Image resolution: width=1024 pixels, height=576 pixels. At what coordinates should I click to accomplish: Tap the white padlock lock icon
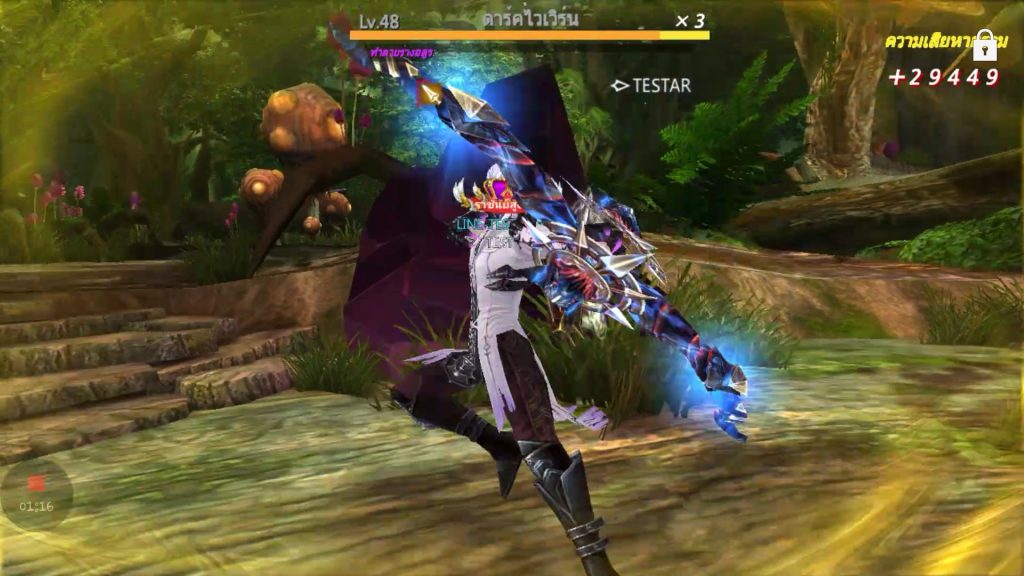click(985, 44)
